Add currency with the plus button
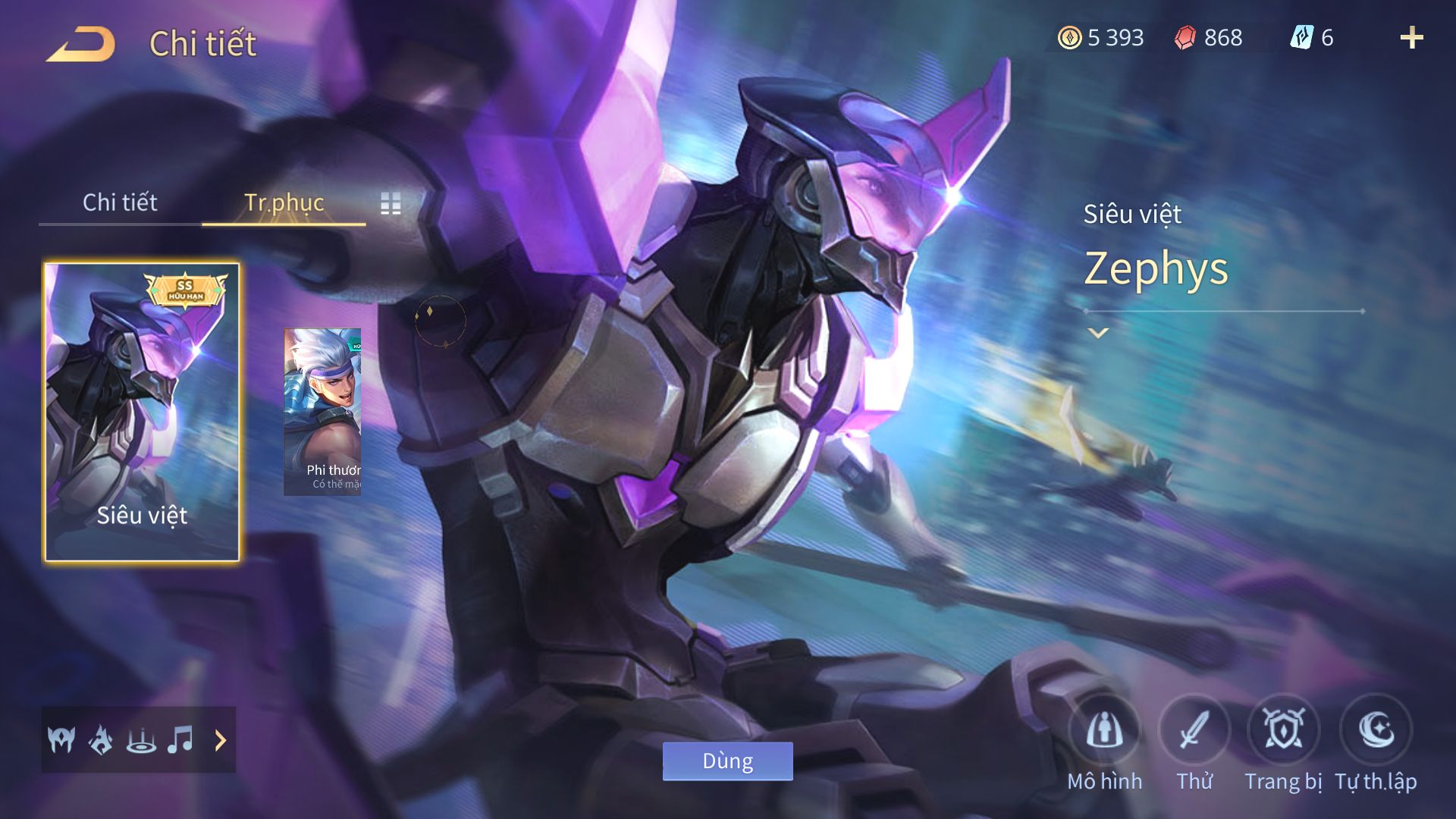 pos(1411,38)
